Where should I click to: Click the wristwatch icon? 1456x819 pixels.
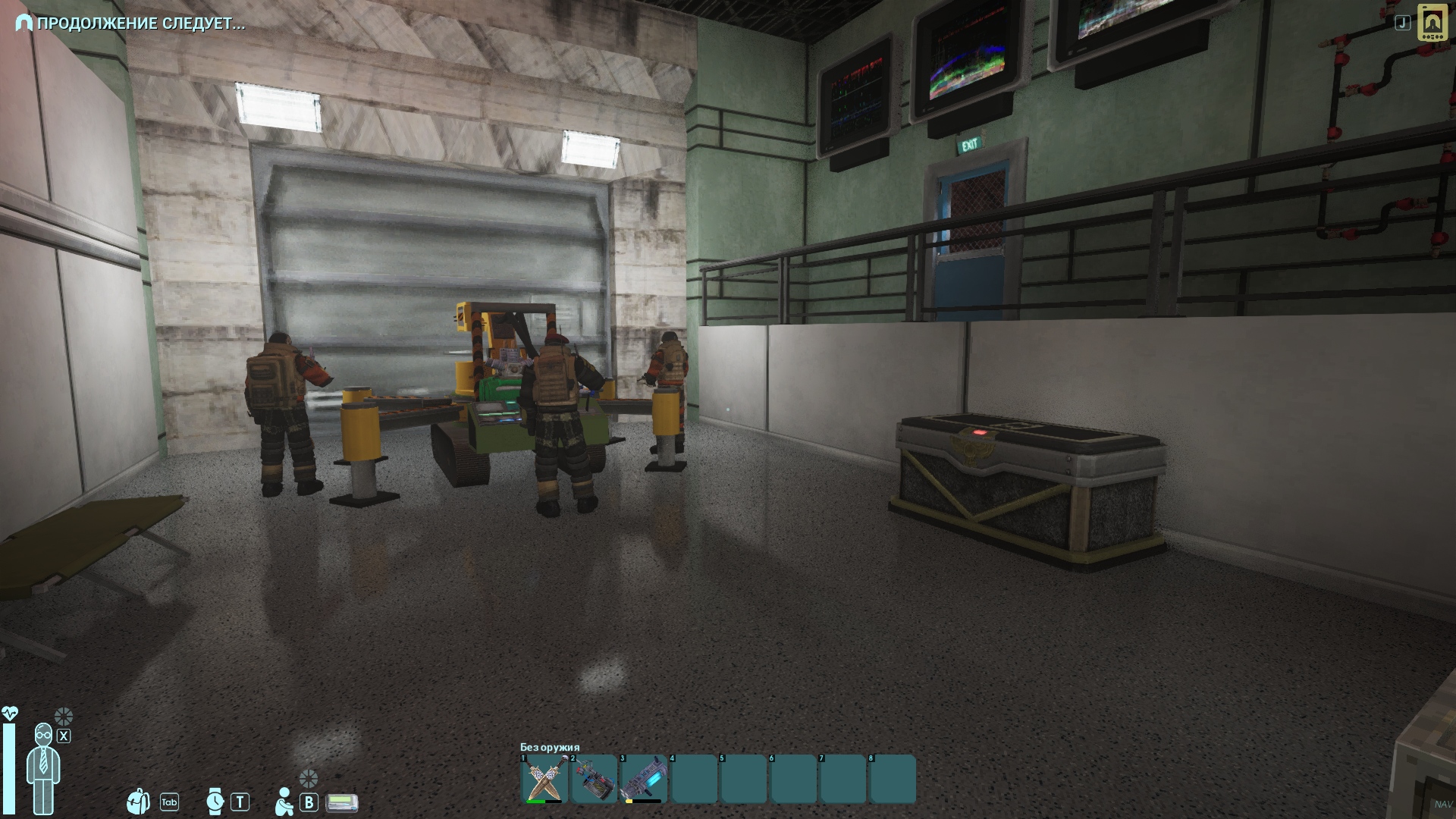pos(216,802)
